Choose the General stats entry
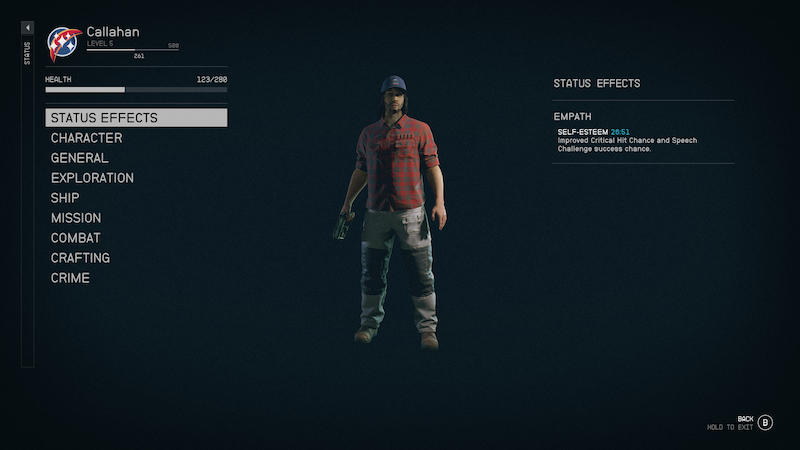Image resolution: width=800 pixels, height=450 pixels. 80,158
